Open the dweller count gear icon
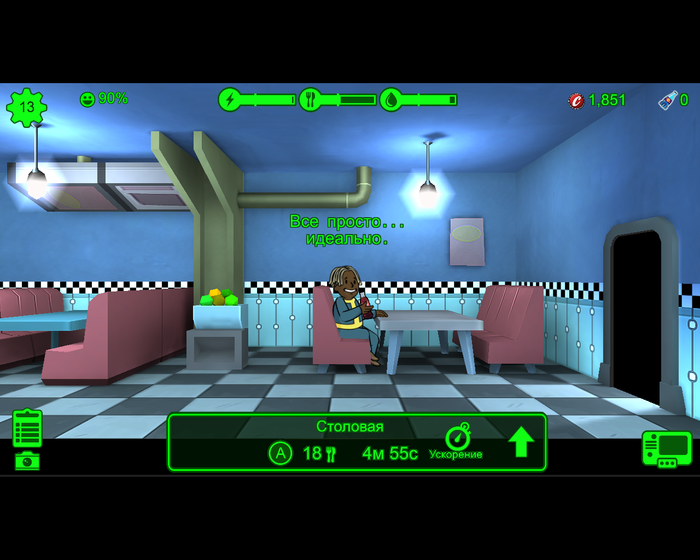This screenshot has width=700, height=560. [27, 107]
